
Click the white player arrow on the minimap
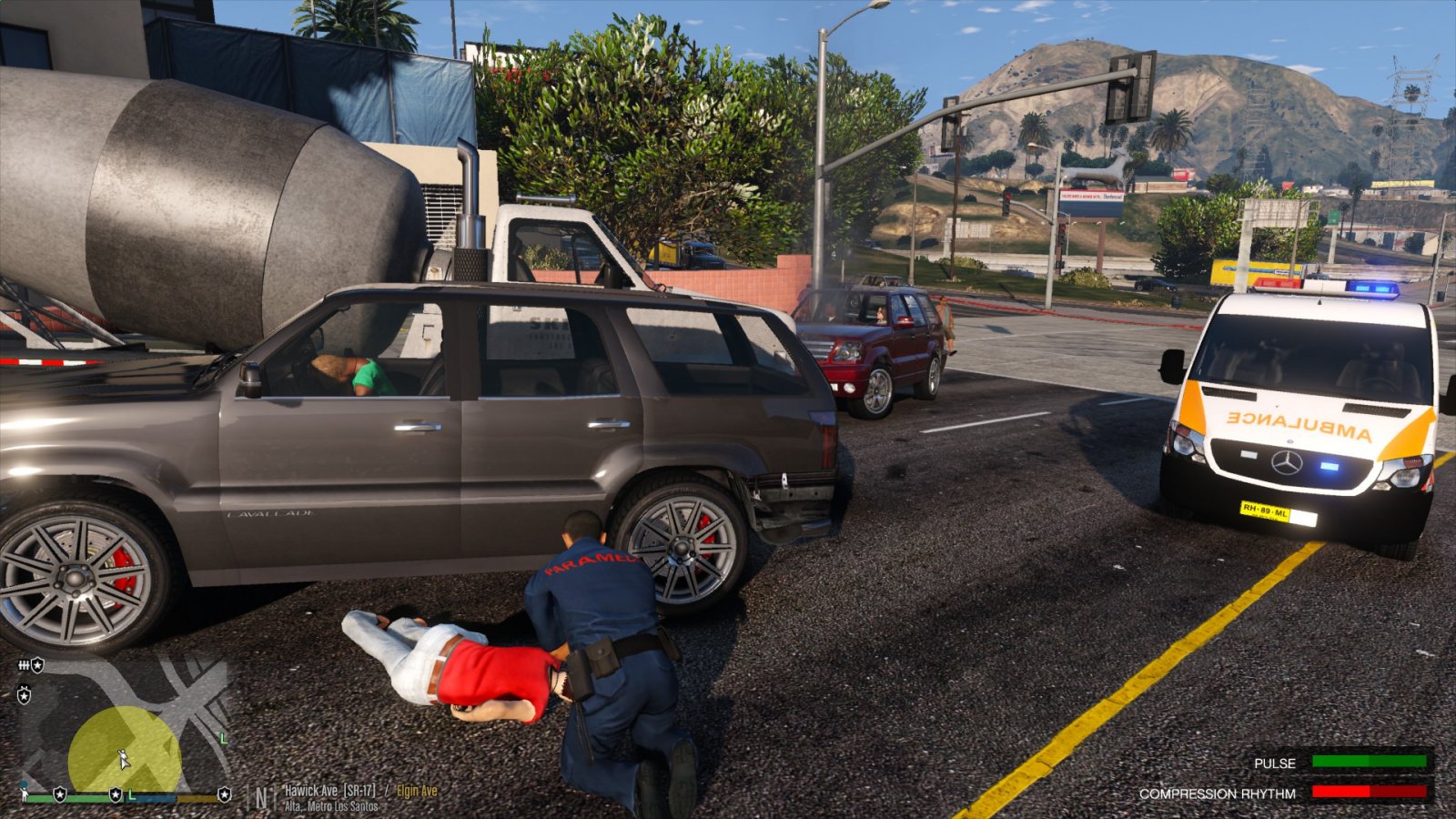coord(124,759)
